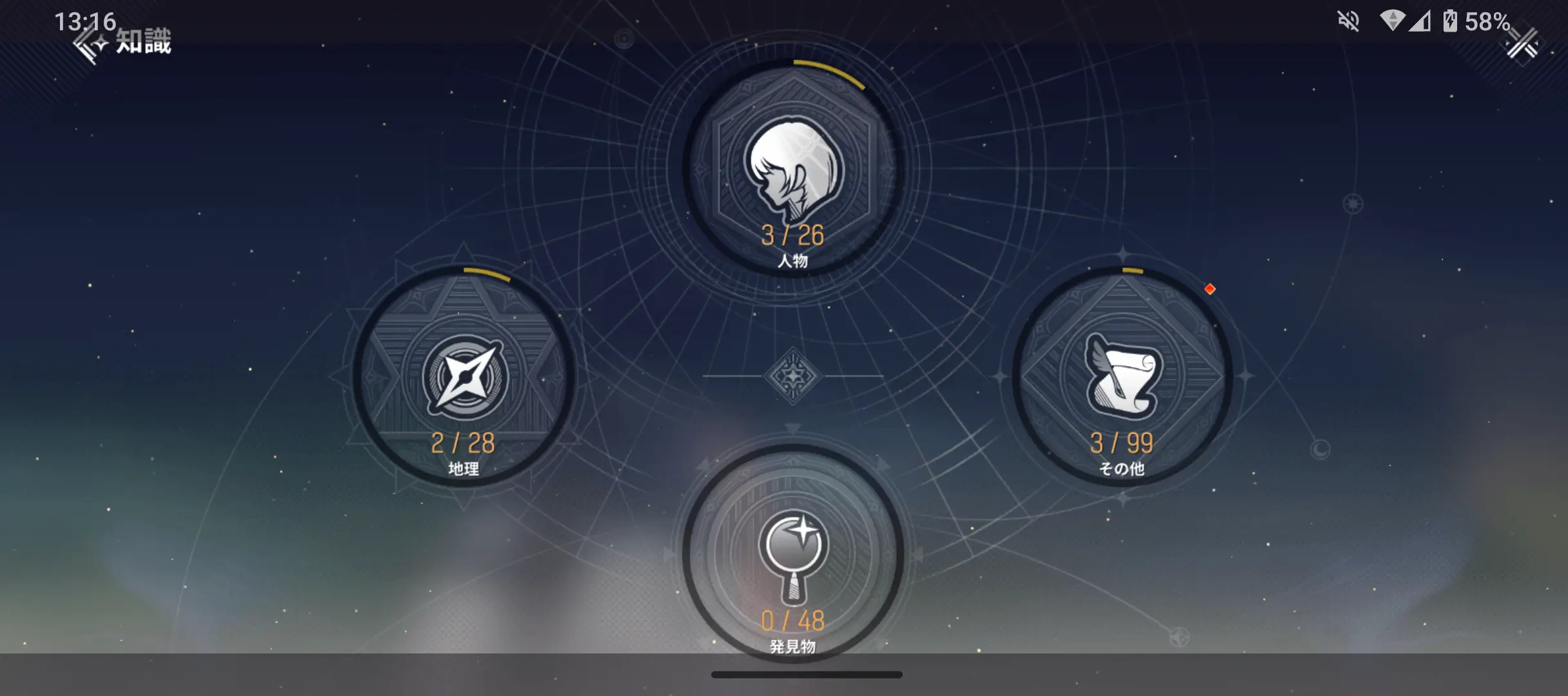1568x696 pixels.
Task: Open the 人物 (Characters) knowledge category
Action: [x=792, y=169]
